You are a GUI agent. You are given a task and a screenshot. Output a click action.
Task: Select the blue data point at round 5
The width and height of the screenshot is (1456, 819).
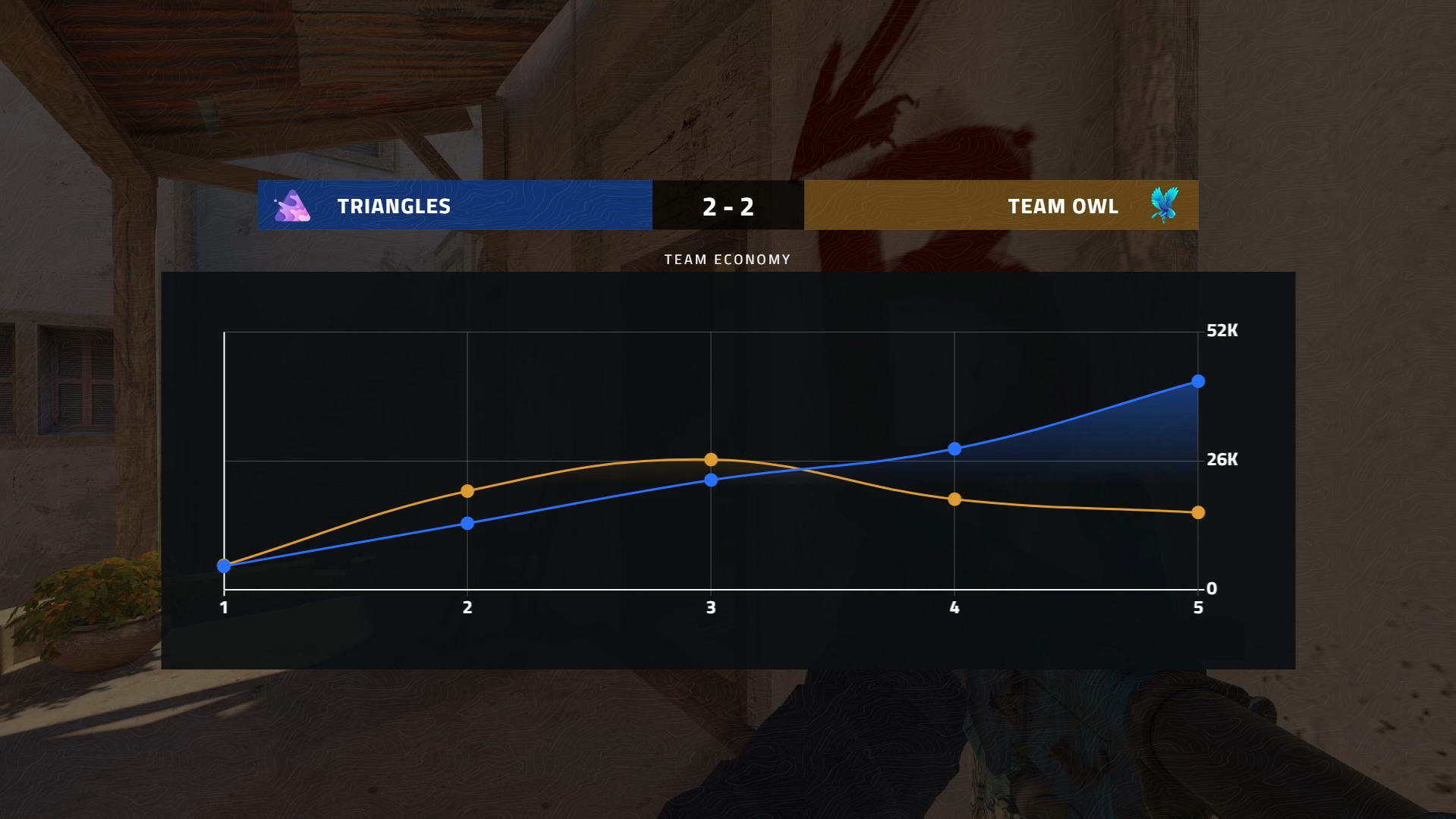click(x=1199, y=381)
